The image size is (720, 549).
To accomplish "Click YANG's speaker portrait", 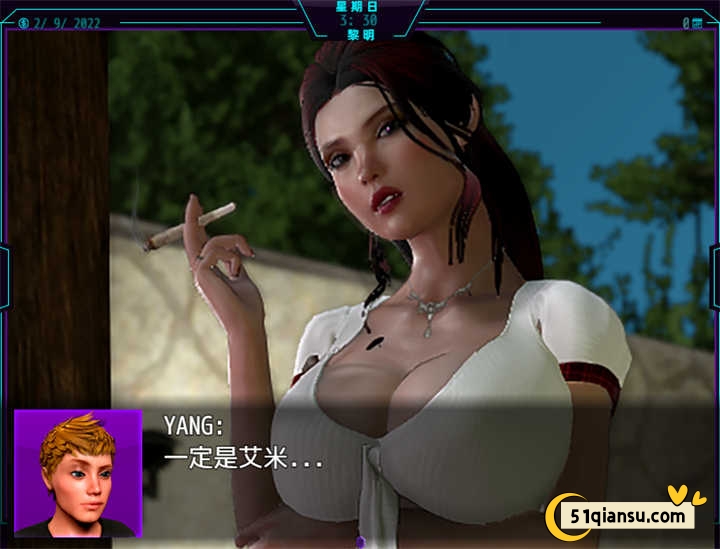I will pyautogui.click(x=77, y=472).
